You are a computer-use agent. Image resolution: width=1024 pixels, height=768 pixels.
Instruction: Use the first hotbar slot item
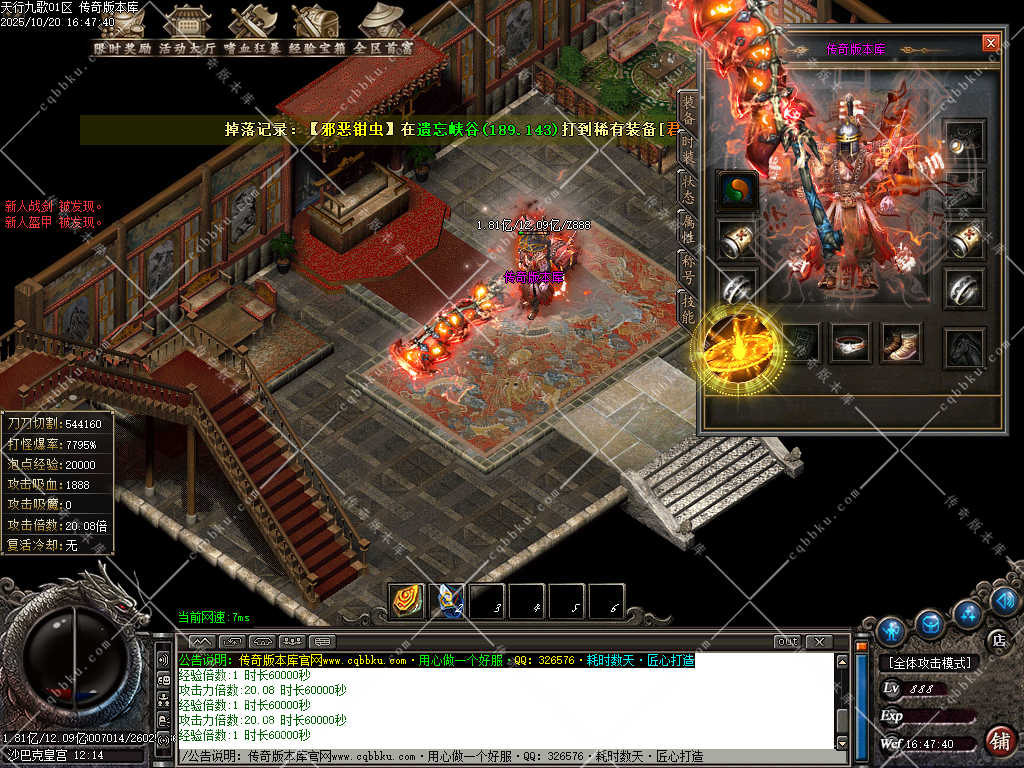click(x=406, y=600)
